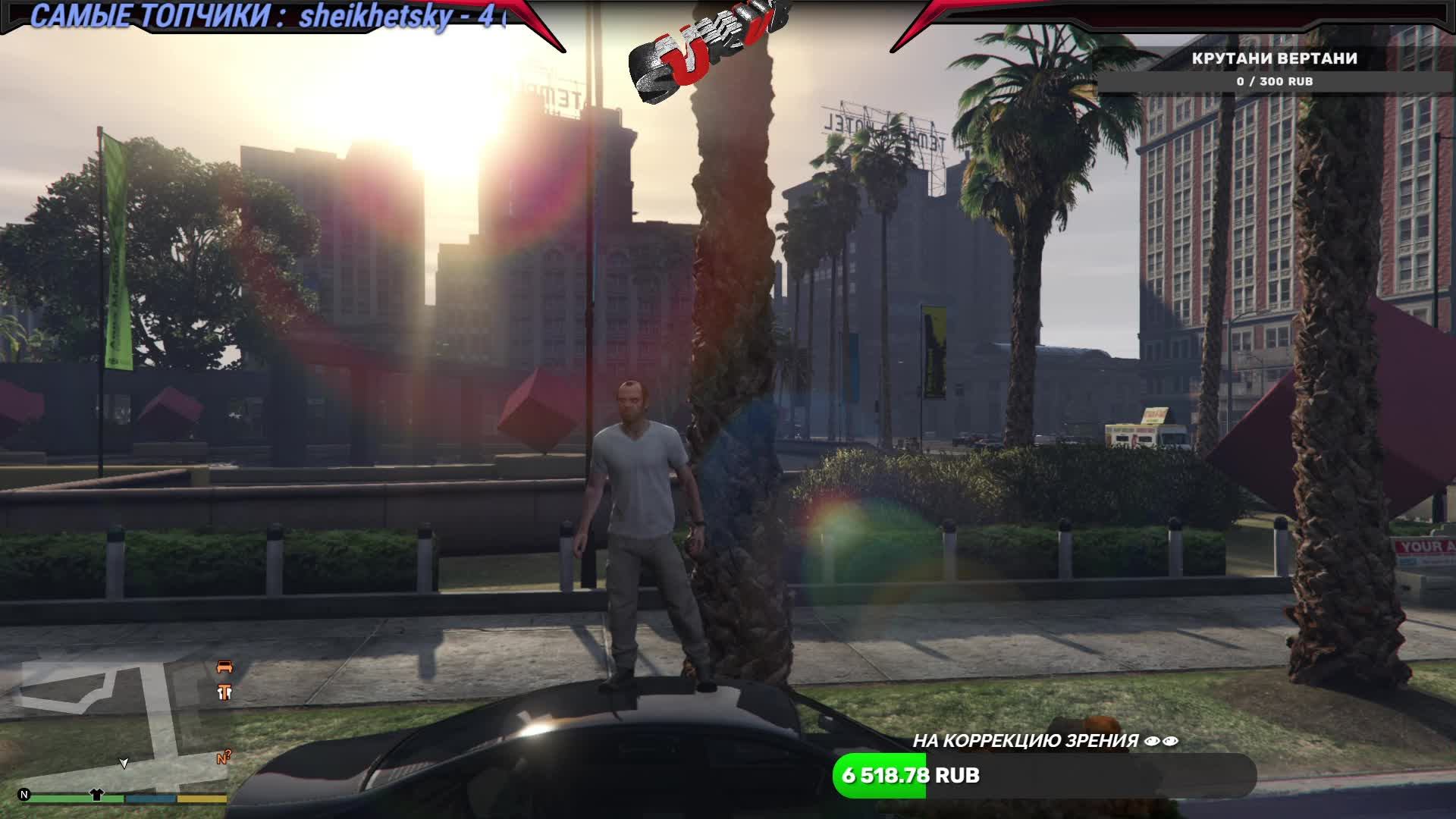Image resolution: width=1456 pixels, height=819 pixels.
Task: Click the yellow stamina segment of the status bar
Action: (x=202, y=799)
